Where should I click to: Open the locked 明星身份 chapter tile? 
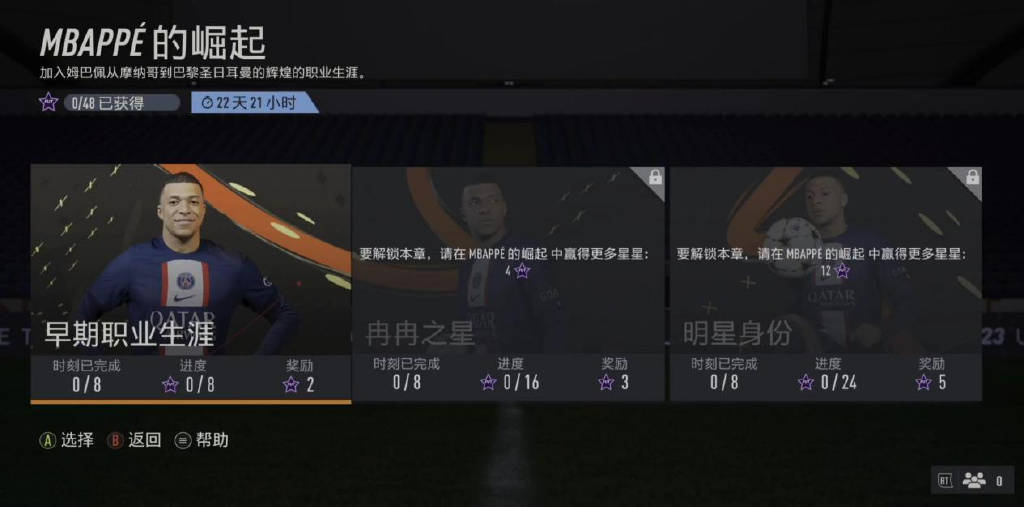coord(825,282)
